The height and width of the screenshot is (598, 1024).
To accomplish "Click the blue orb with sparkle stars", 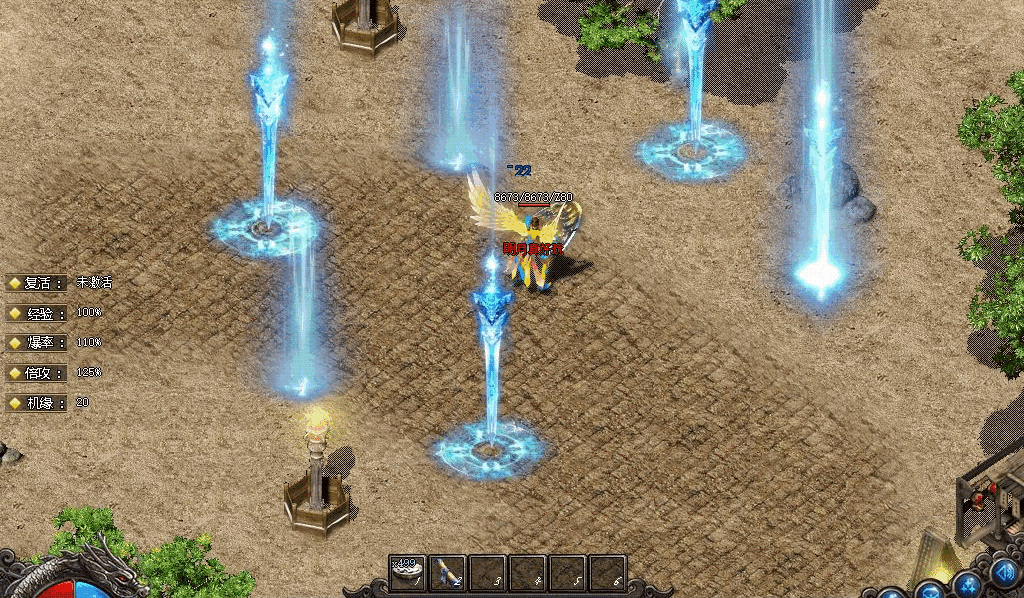I will [x=966, y=585].
